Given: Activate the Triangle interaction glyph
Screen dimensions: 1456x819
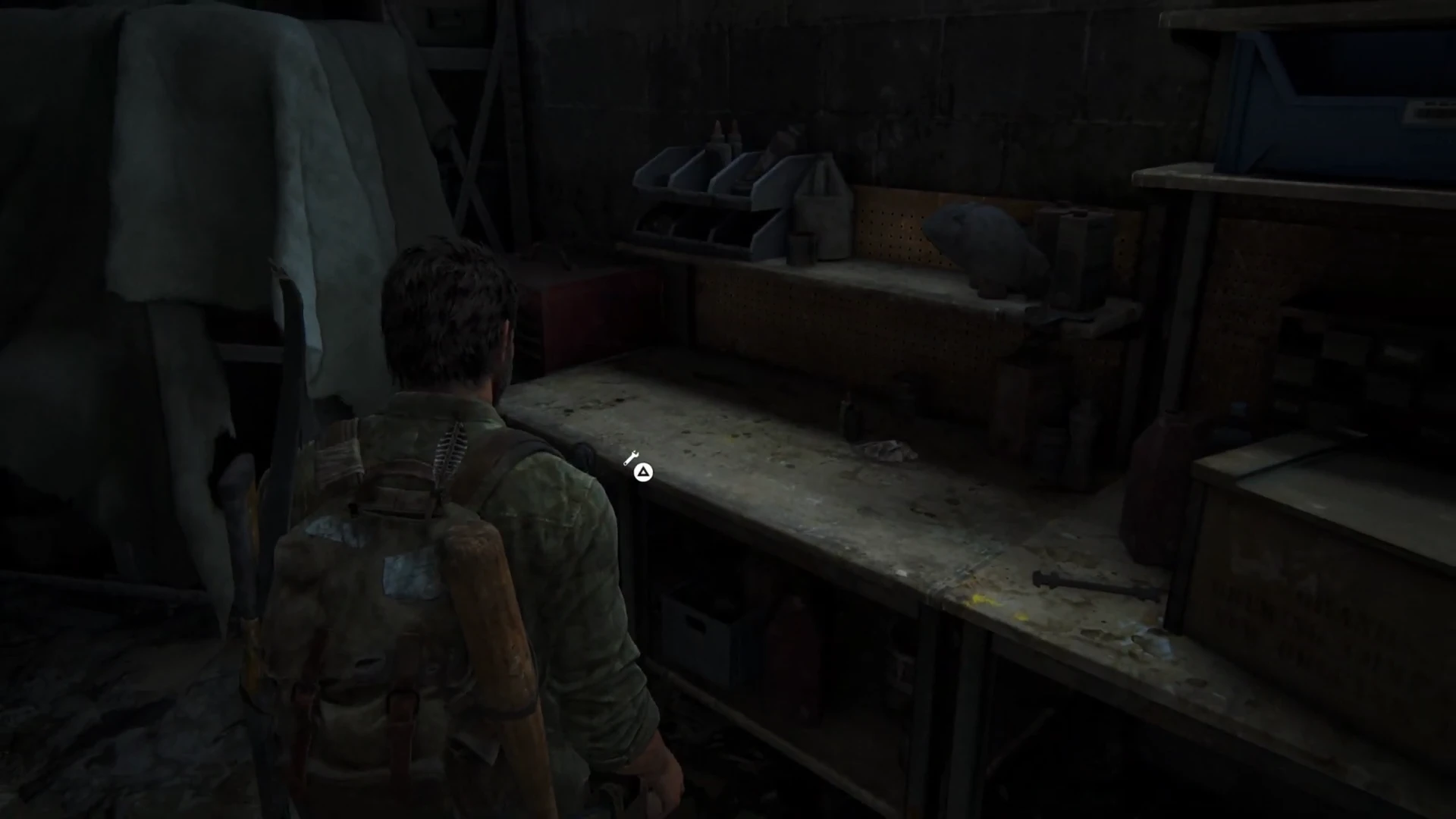Looking at the screenshot, I should [642, 471].
